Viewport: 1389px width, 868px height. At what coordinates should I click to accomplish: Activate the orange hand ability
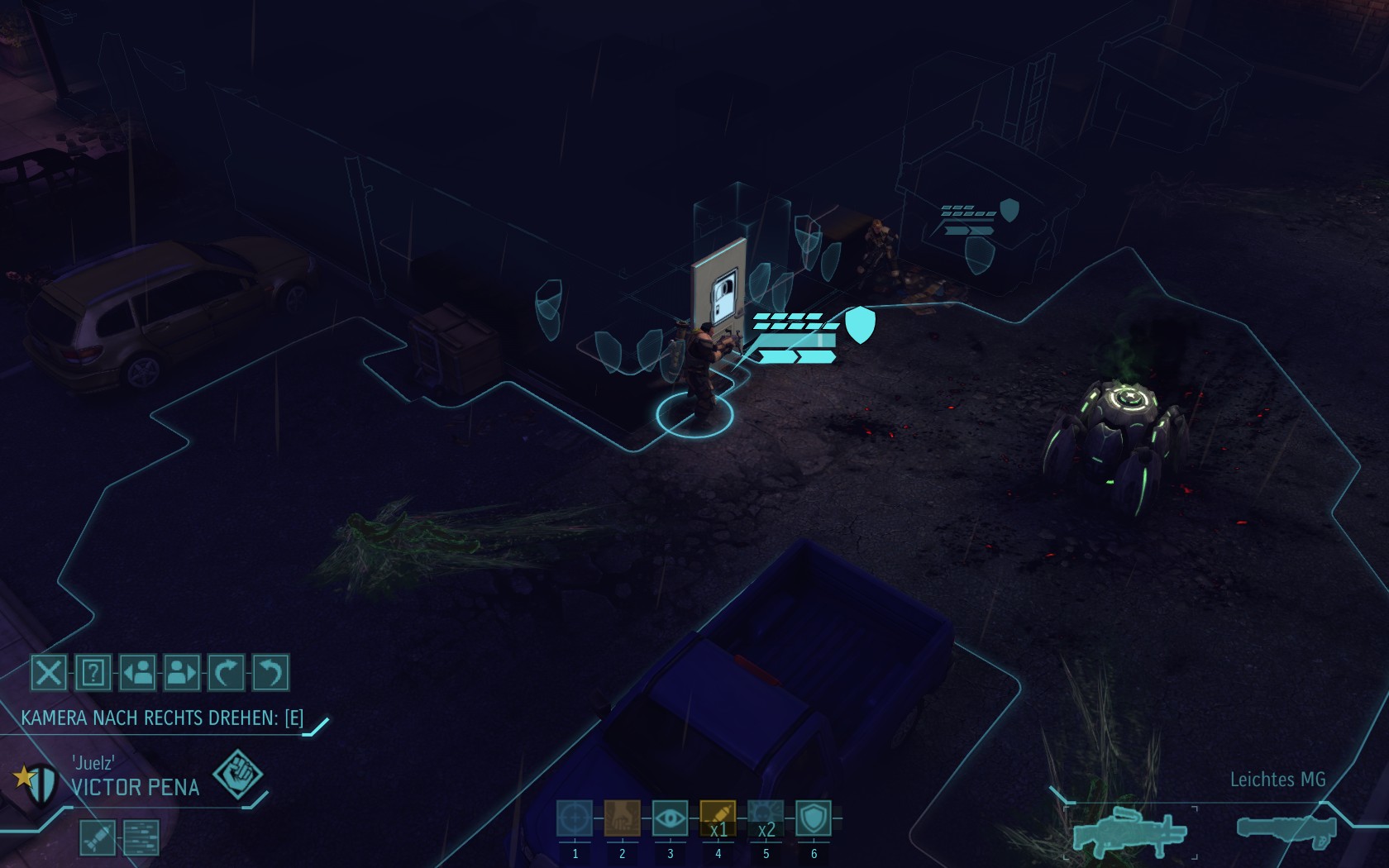pyautogui.click(x=623, y=818)
